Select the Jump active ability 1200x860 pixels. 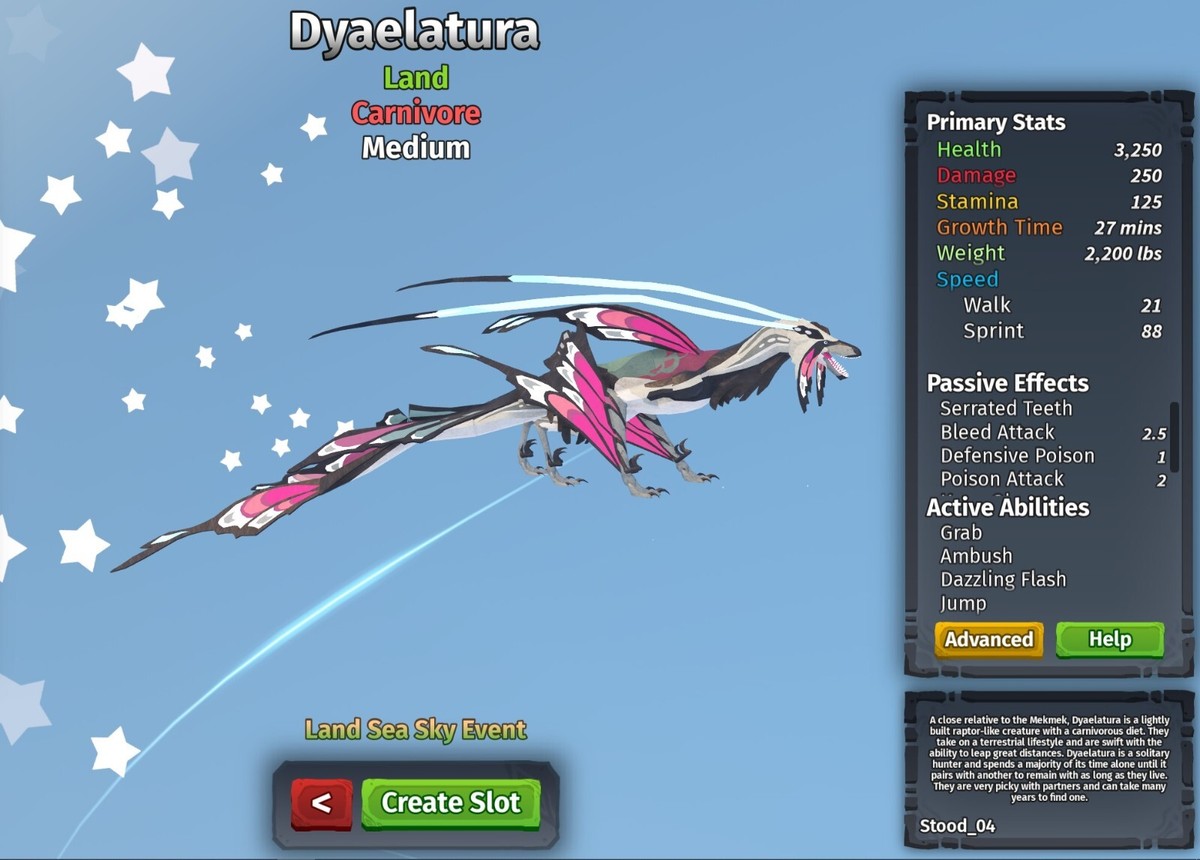pyautogui.click(x=963, y=603)
